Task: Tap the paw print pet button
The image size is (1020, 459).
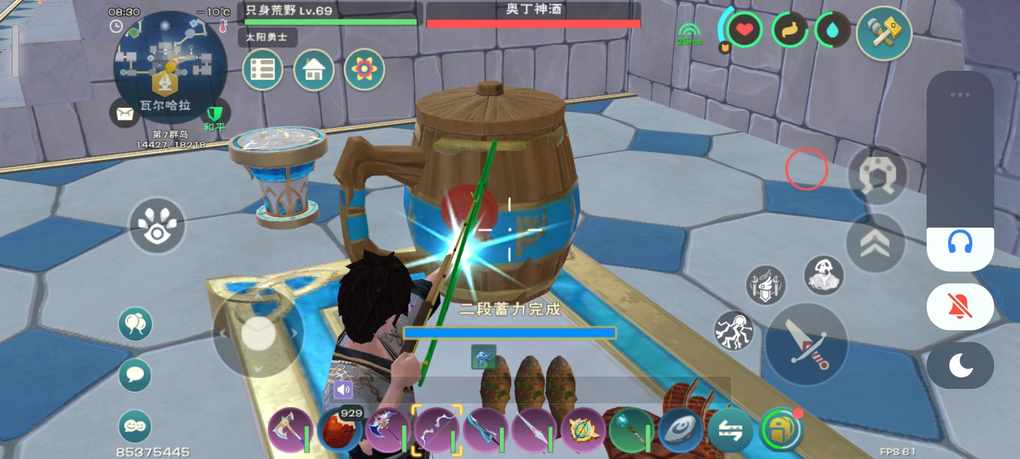Action: click(157, 225)
